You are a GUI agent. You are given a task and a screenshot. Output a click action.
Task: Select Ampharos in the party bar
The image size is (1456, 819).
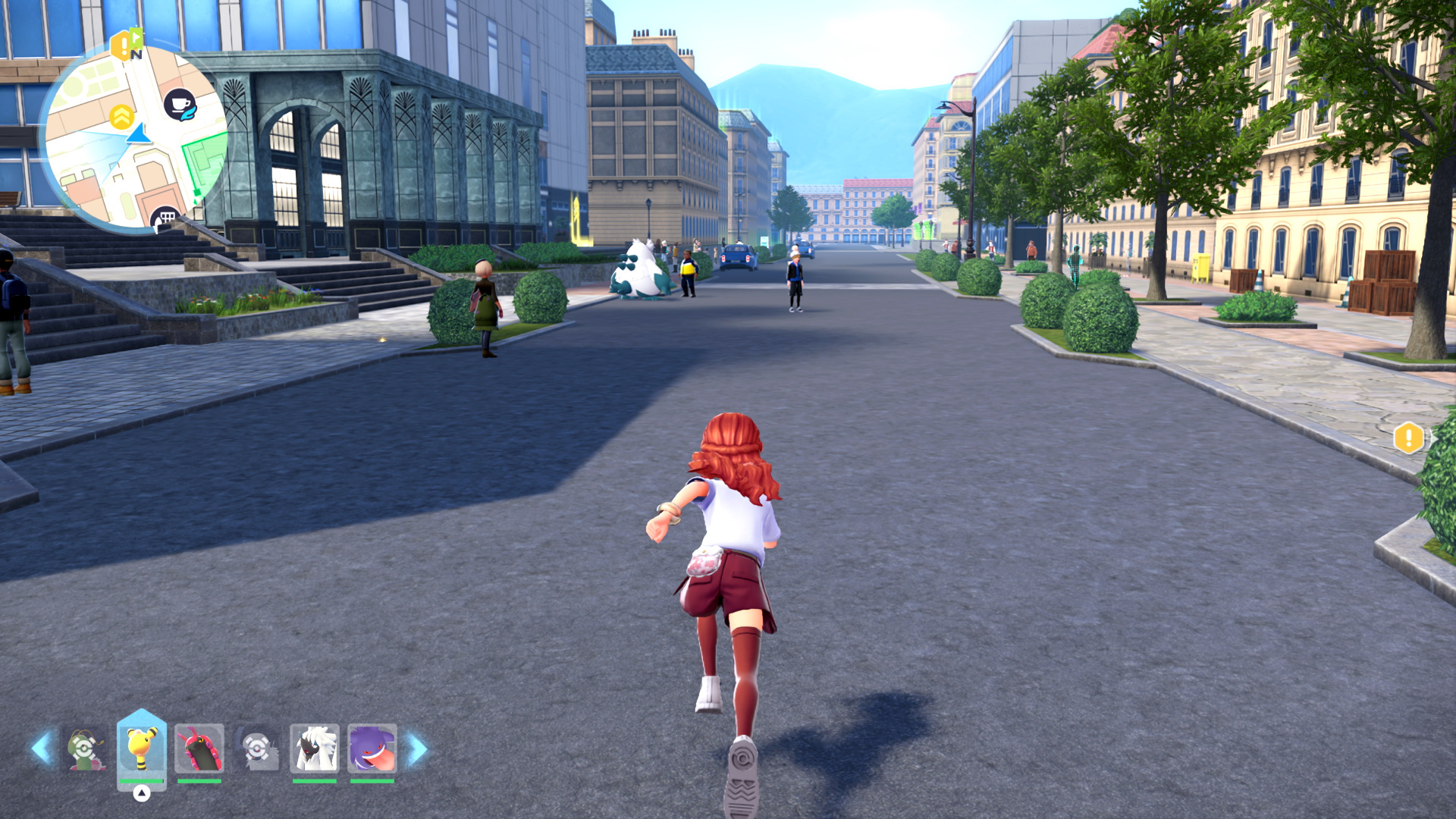tap(141, 748)
